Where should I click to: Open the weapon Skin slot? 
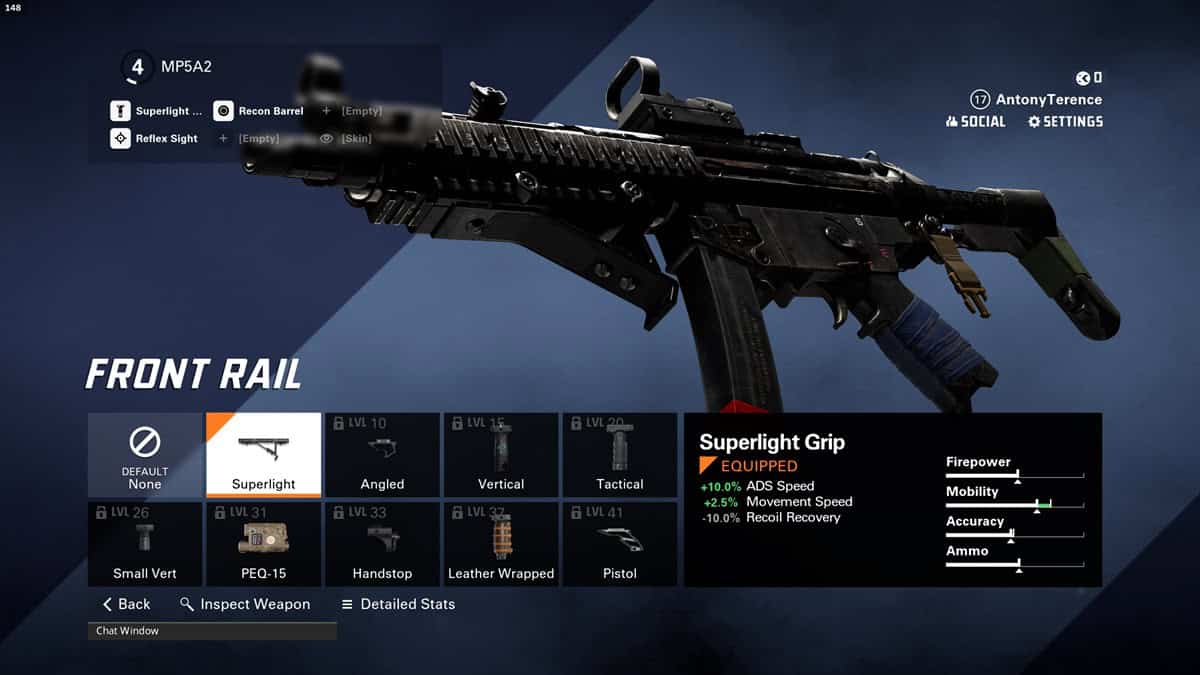point(346,139)
